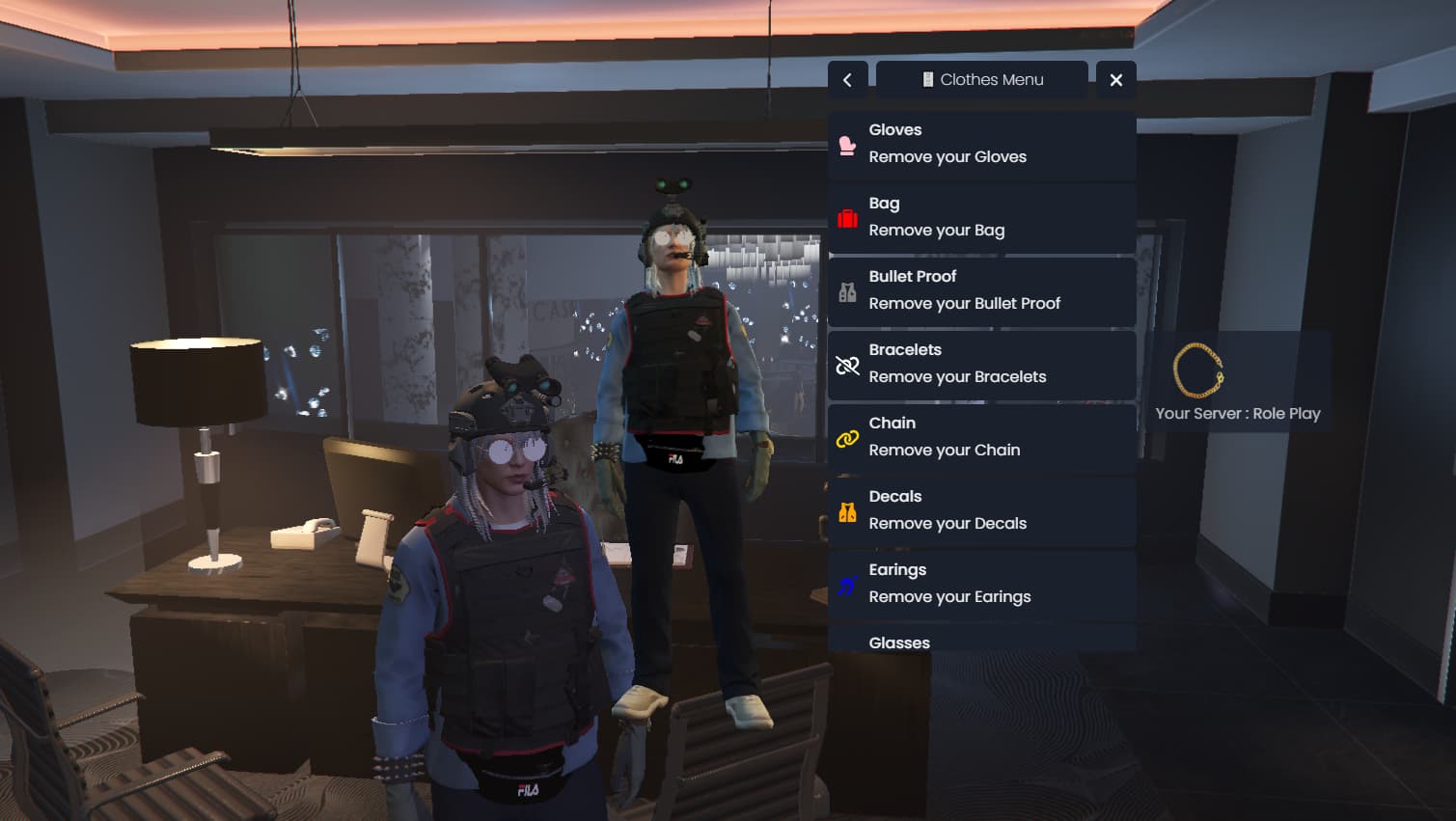
Task: Click the gold Chain link icon
Action: pyautogui.click(x=847, y=437)
